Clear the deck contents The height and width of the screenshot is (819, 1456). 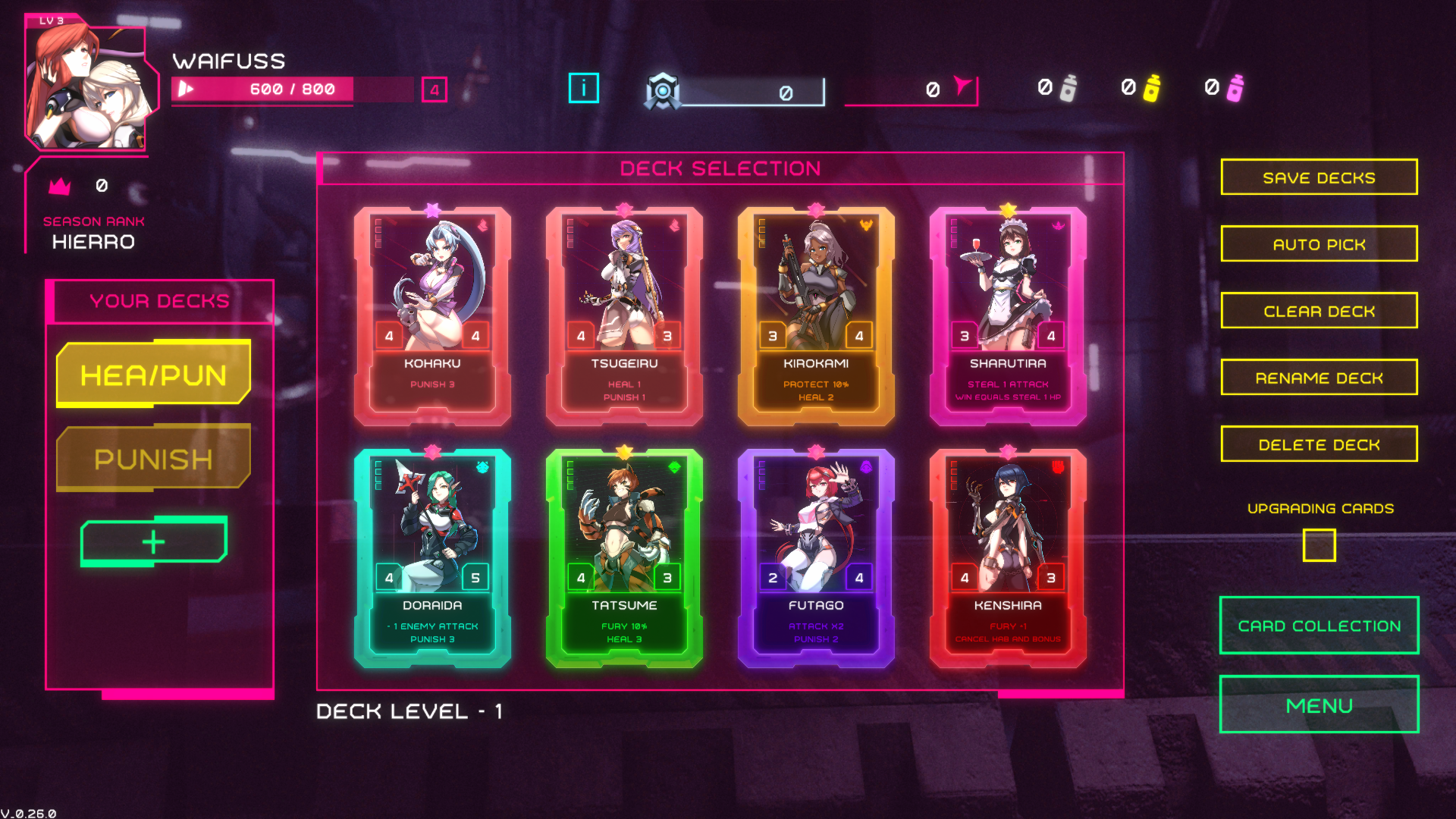1319,311
